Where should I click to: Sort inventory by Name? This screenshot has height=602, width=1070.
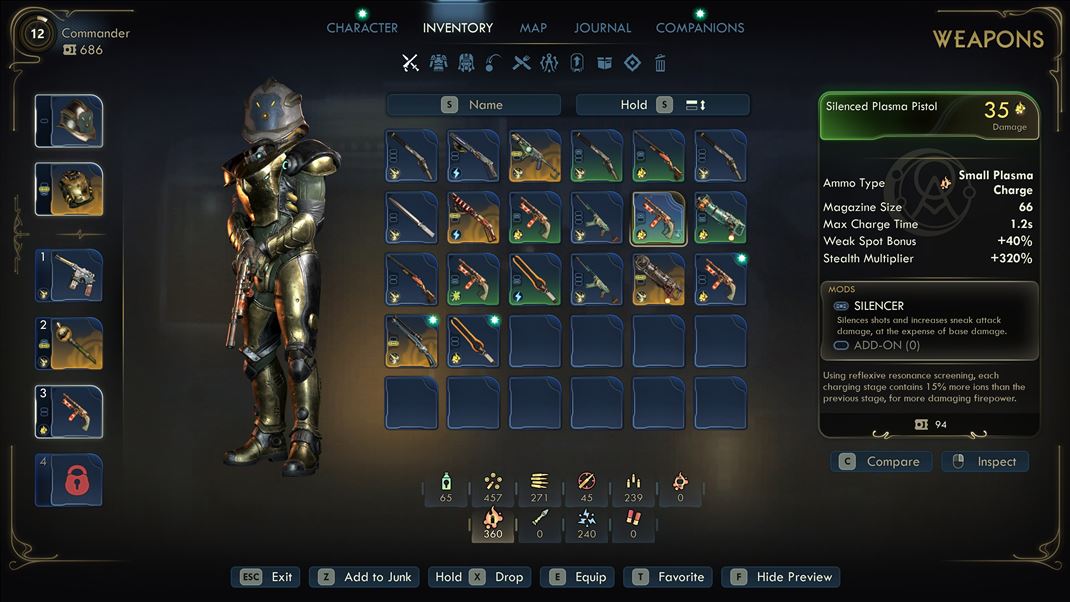tap(473, 105)
